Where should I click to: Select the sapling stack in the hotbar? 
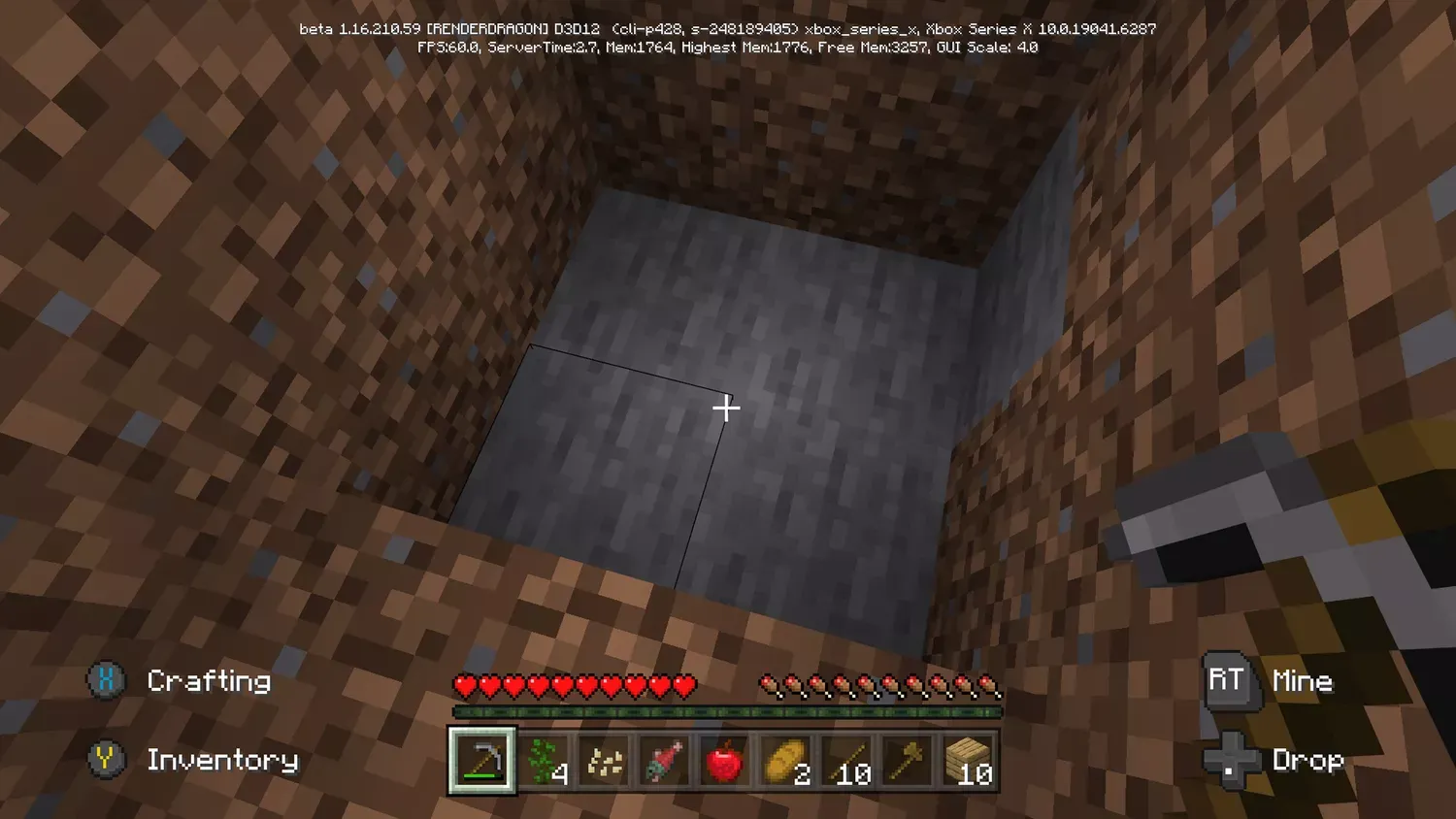(544, 760)
